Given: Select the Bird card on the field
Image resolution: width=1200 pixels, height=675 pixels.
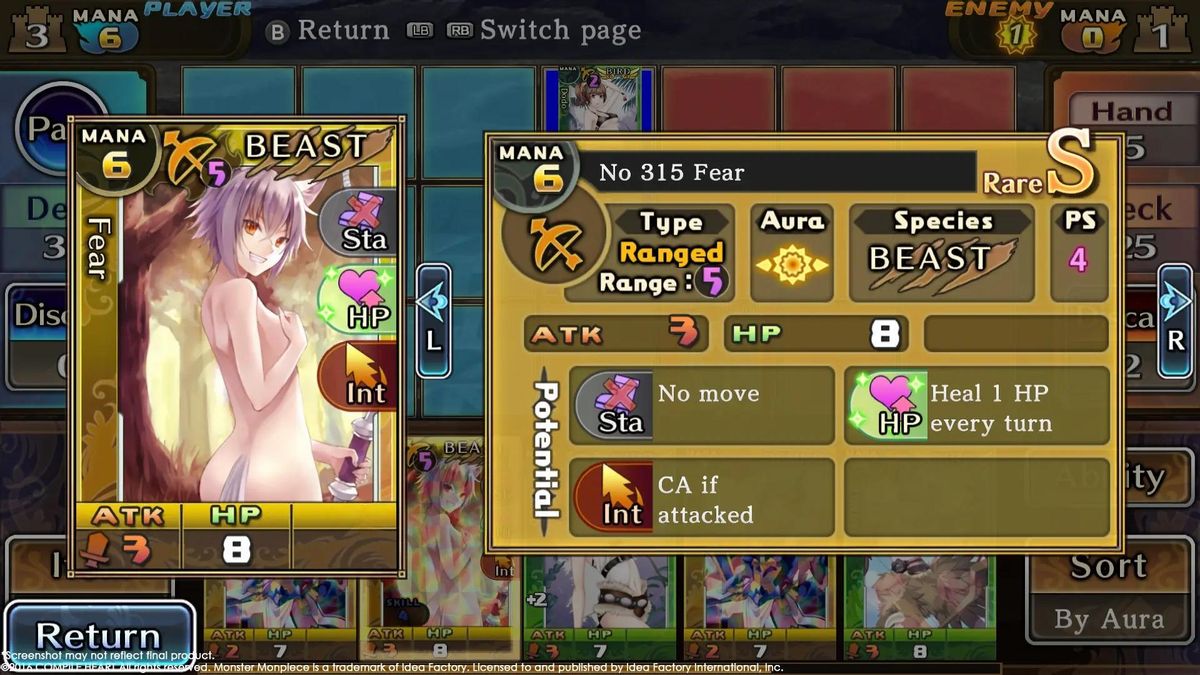Looking at the screenshot, I should point(598,100).
